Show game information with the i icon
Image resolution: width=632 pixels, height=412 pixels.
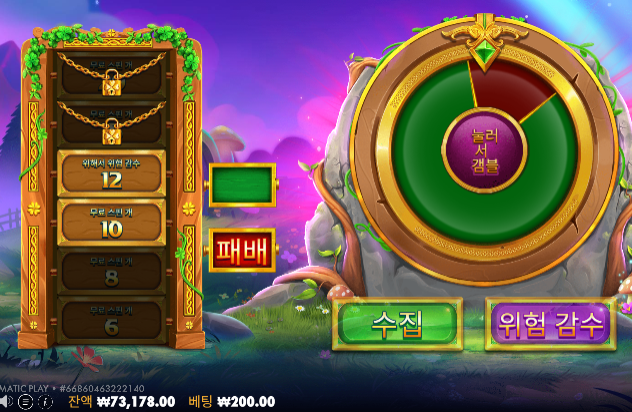click(x=45, y=402)
